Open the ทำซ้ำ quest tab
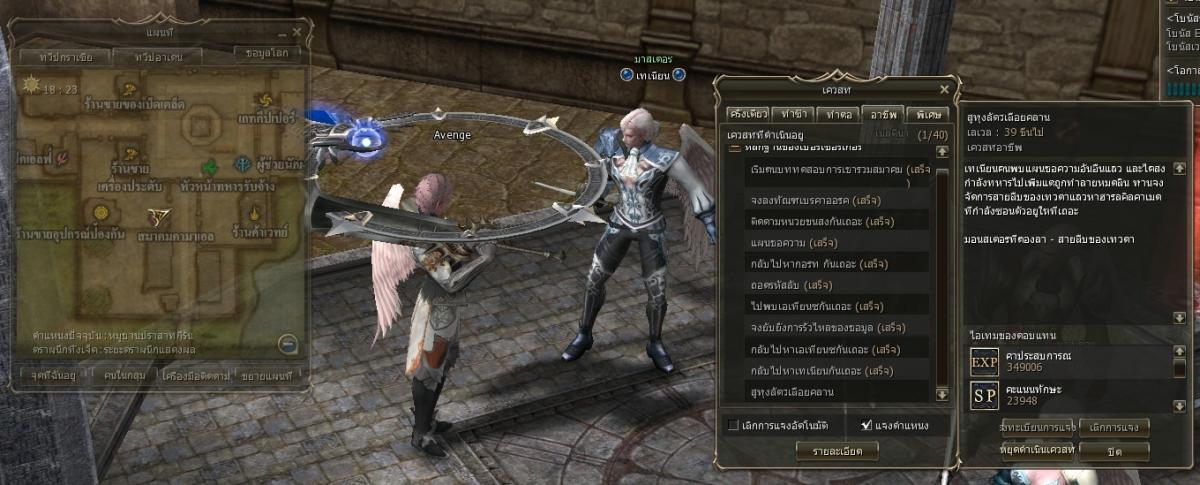 (796, 113)
